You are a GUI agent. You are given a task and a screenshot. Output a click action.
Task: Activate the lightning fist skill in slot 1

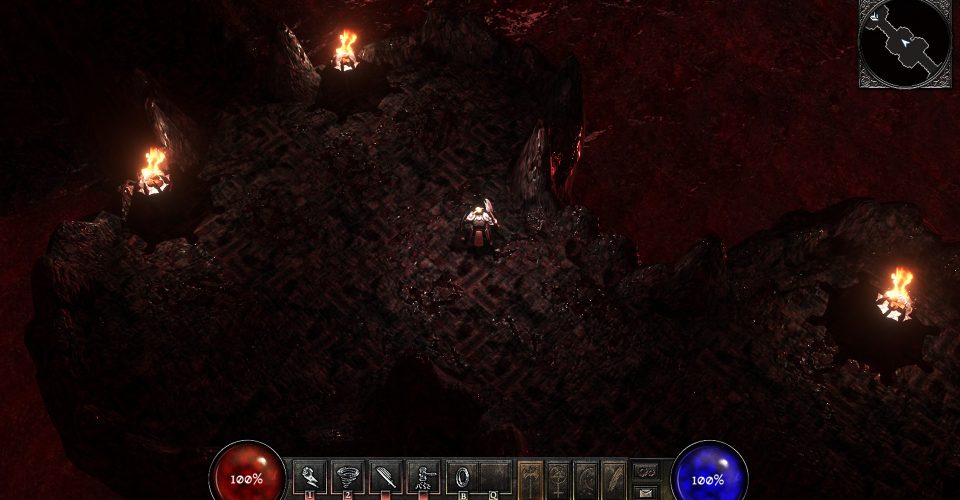pos(310,474)
